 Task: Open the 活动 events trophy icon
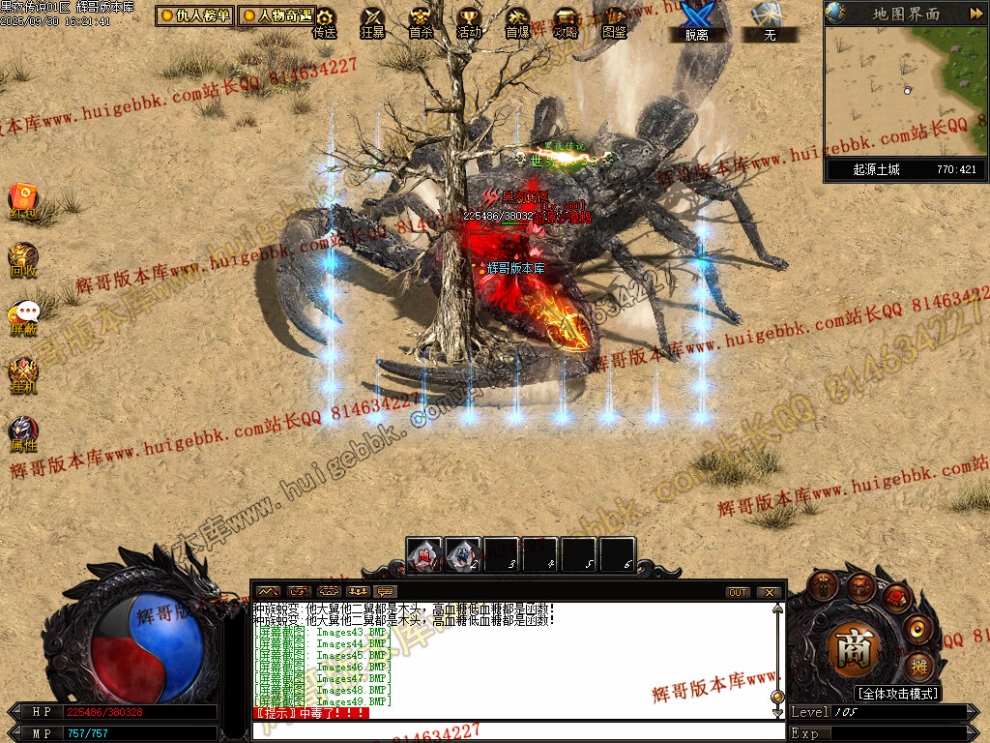469,22
